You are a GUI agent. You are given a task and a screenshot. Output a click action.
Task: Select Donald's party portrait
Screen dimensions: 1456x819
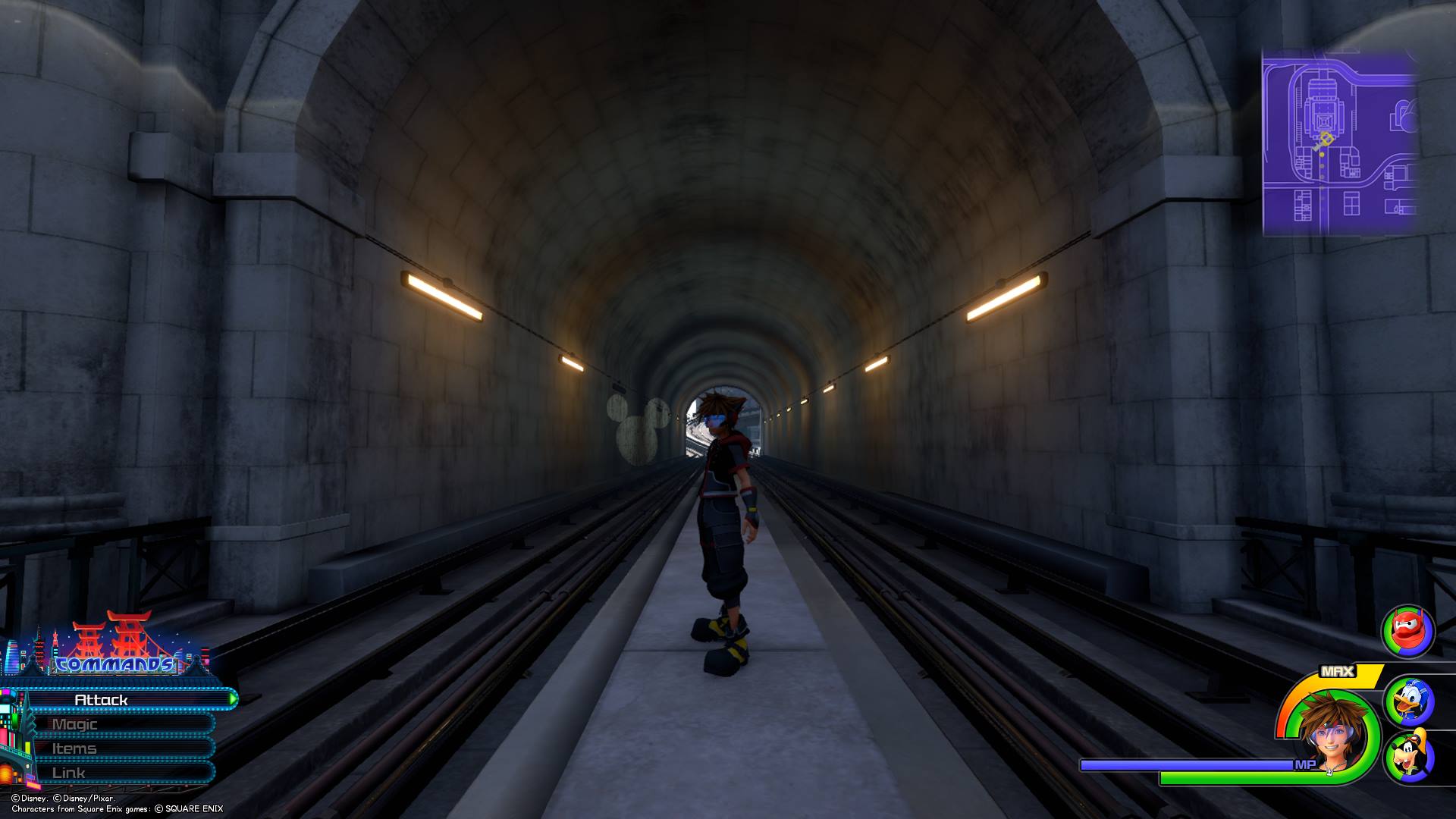tap(1408, 701)
